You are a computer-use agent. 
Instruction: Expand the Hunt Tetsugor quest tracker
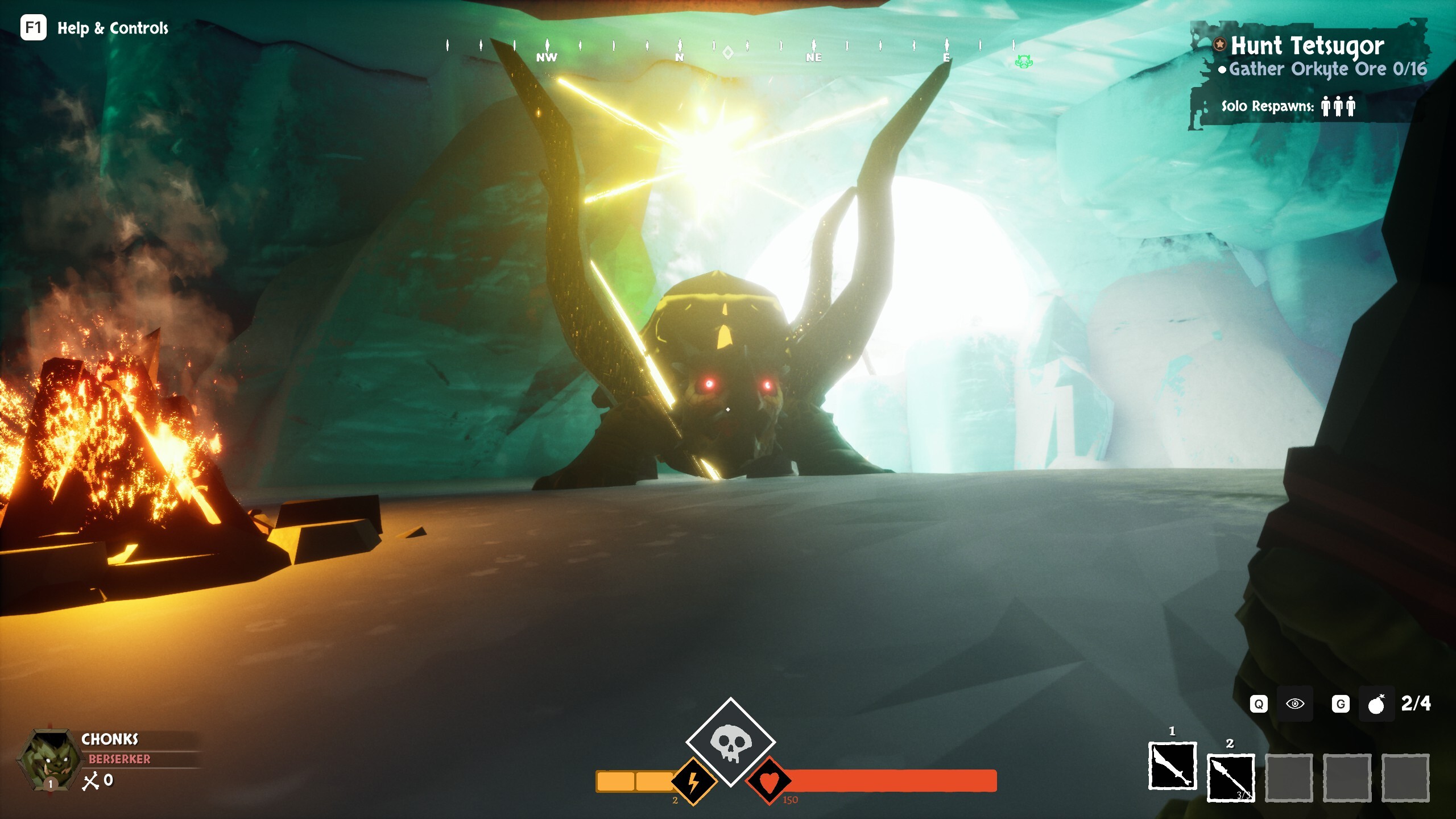tap(1308, 47)
